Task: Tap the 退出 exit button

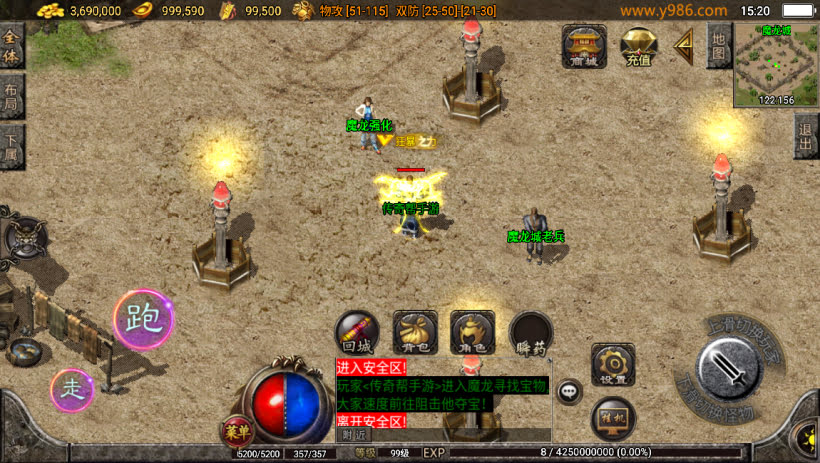Action: tap(806, 135)
